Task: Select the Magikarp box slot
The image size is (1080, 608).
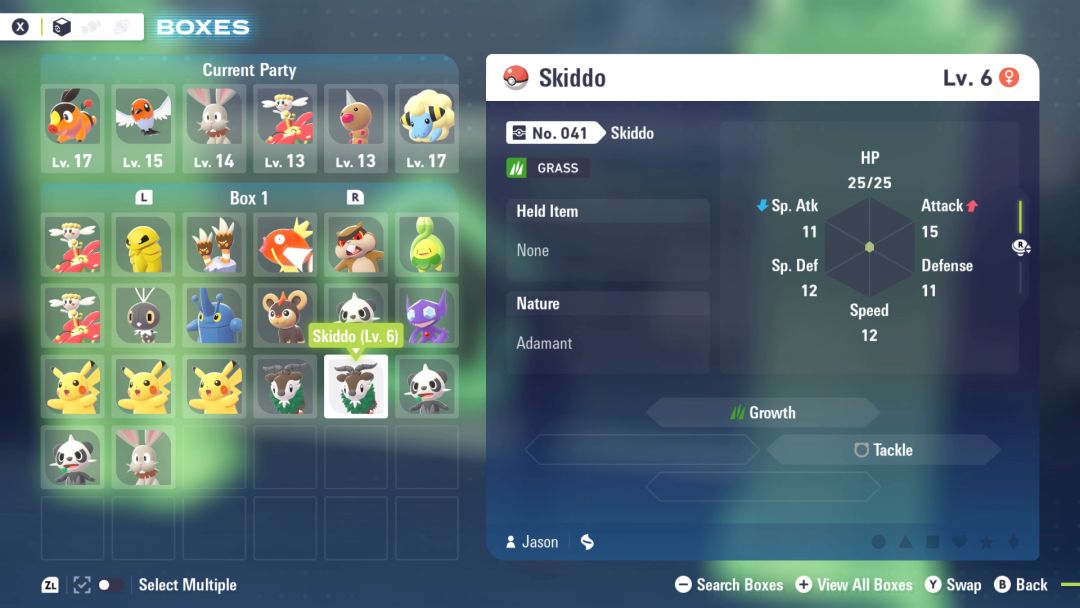Action: (285, 244)
